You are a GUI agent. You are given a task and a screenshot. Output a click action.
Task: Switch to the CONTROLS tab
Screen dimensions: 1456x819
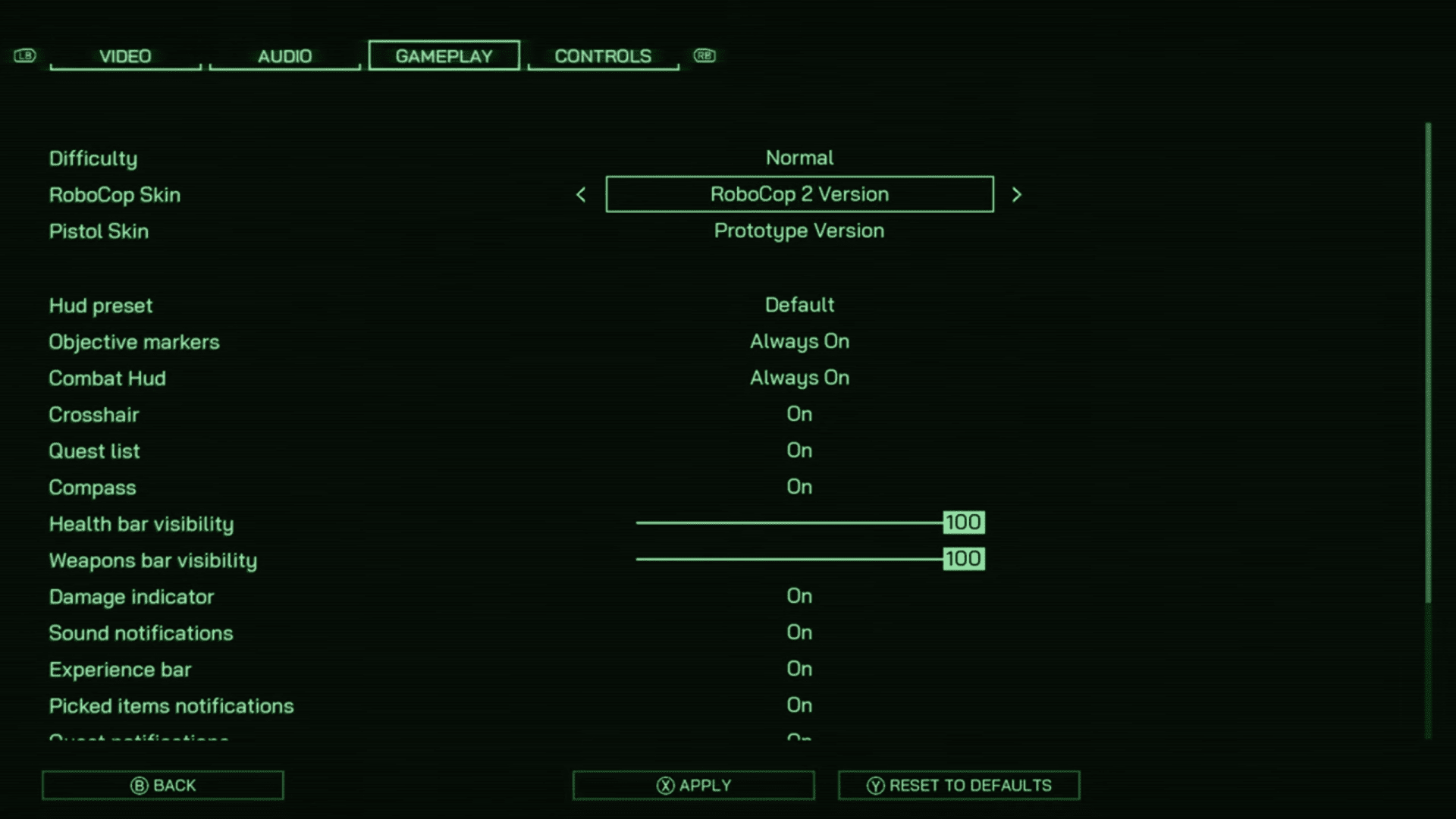pyautogui.click(x=603, y=55)
